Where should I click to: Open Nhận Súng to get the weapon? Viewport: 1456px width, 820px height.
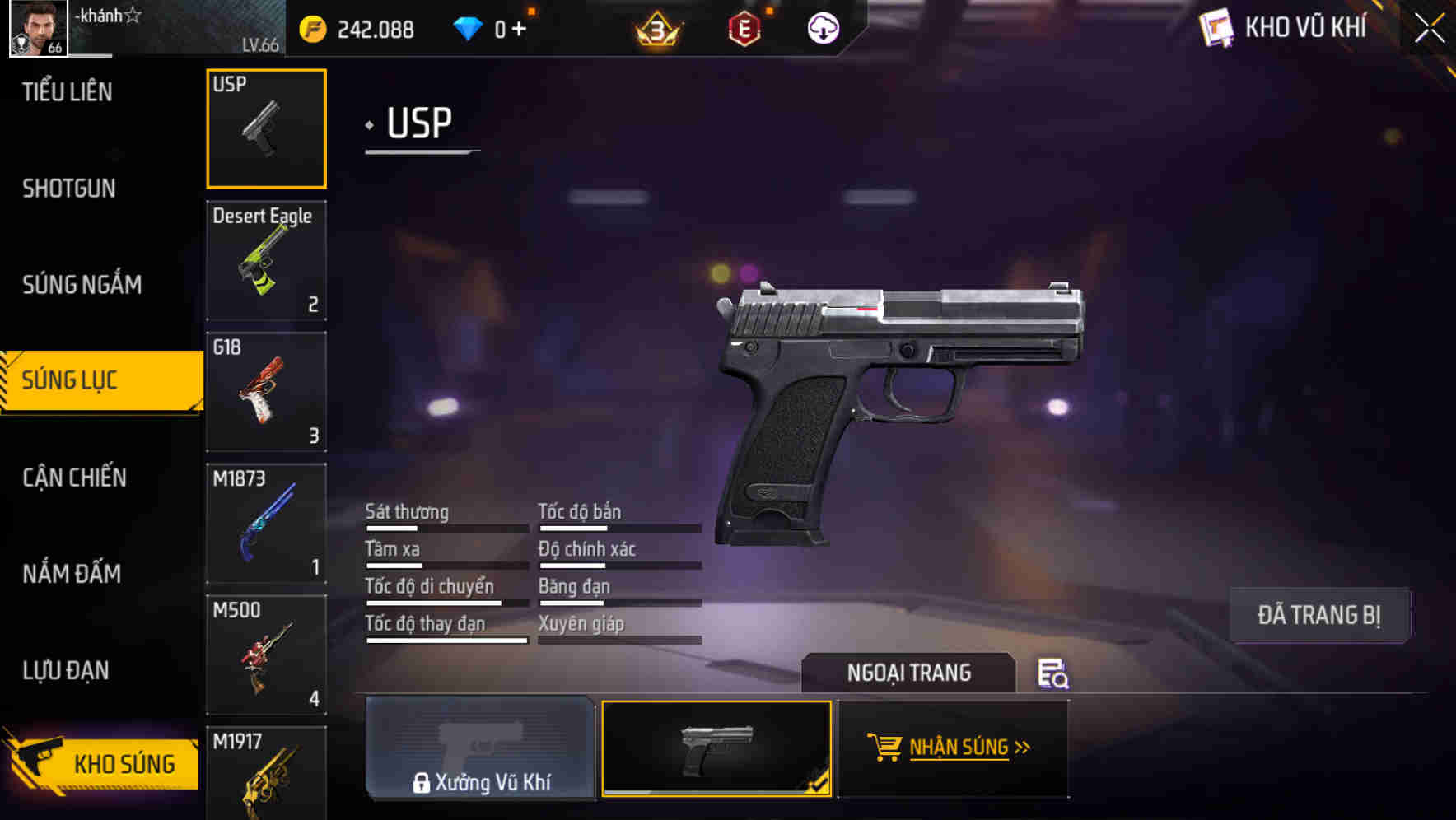coord(964,747)
